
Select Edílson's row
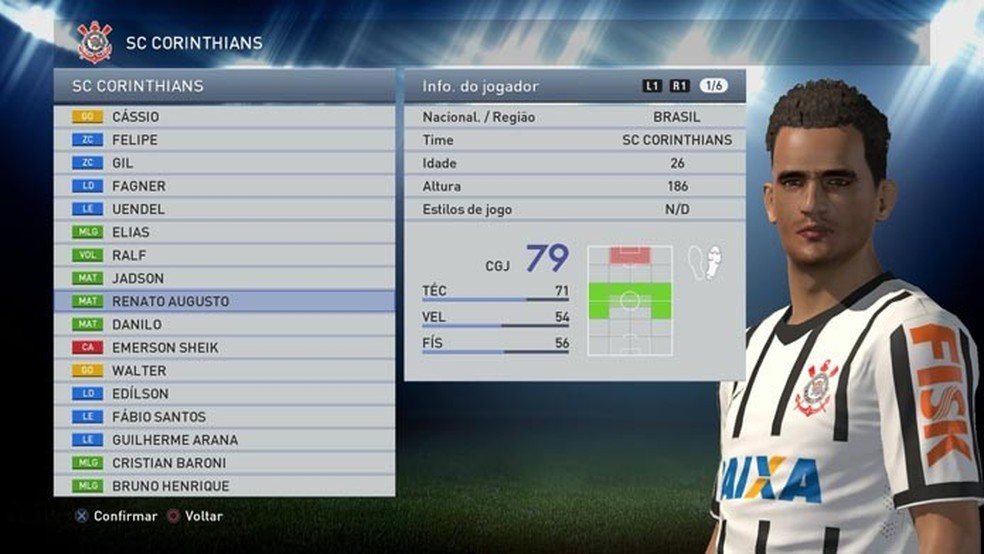click(224, 394)
